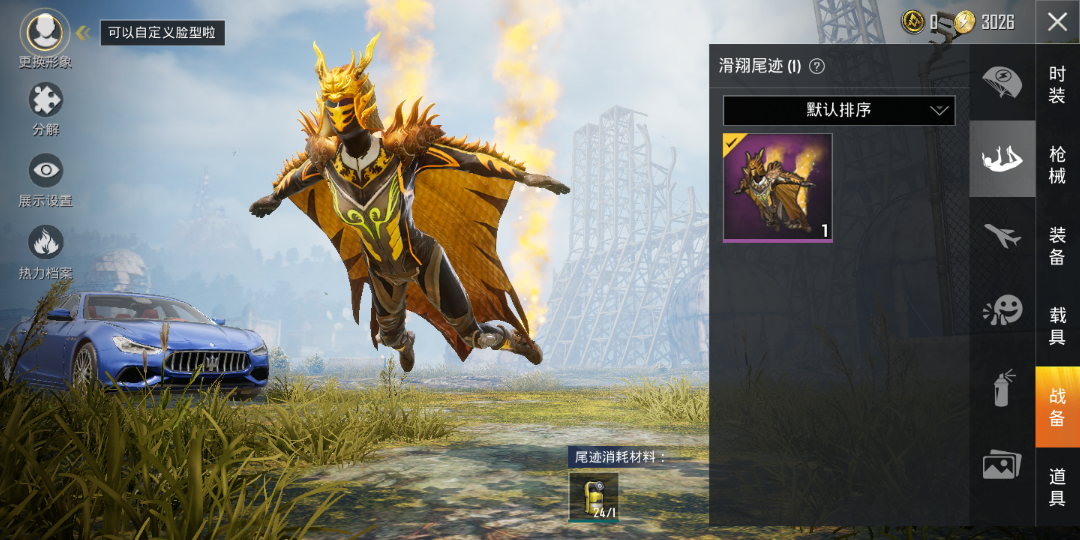Switch to the 载具 vehicles tab
Viewport: 1080px width, 540px height.
(x=1057, y=326)
